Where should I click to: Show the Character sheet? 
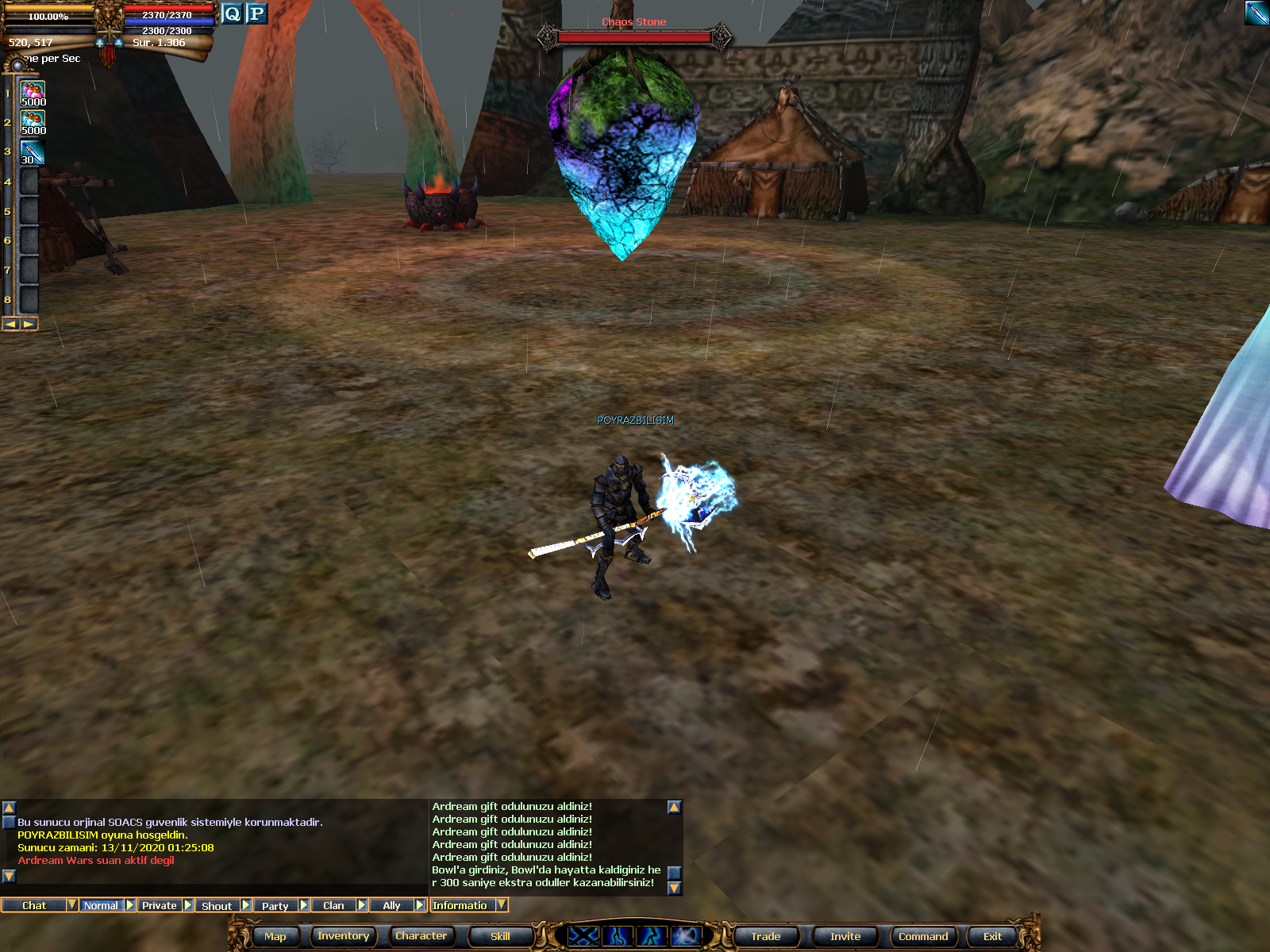pos(421,936)
